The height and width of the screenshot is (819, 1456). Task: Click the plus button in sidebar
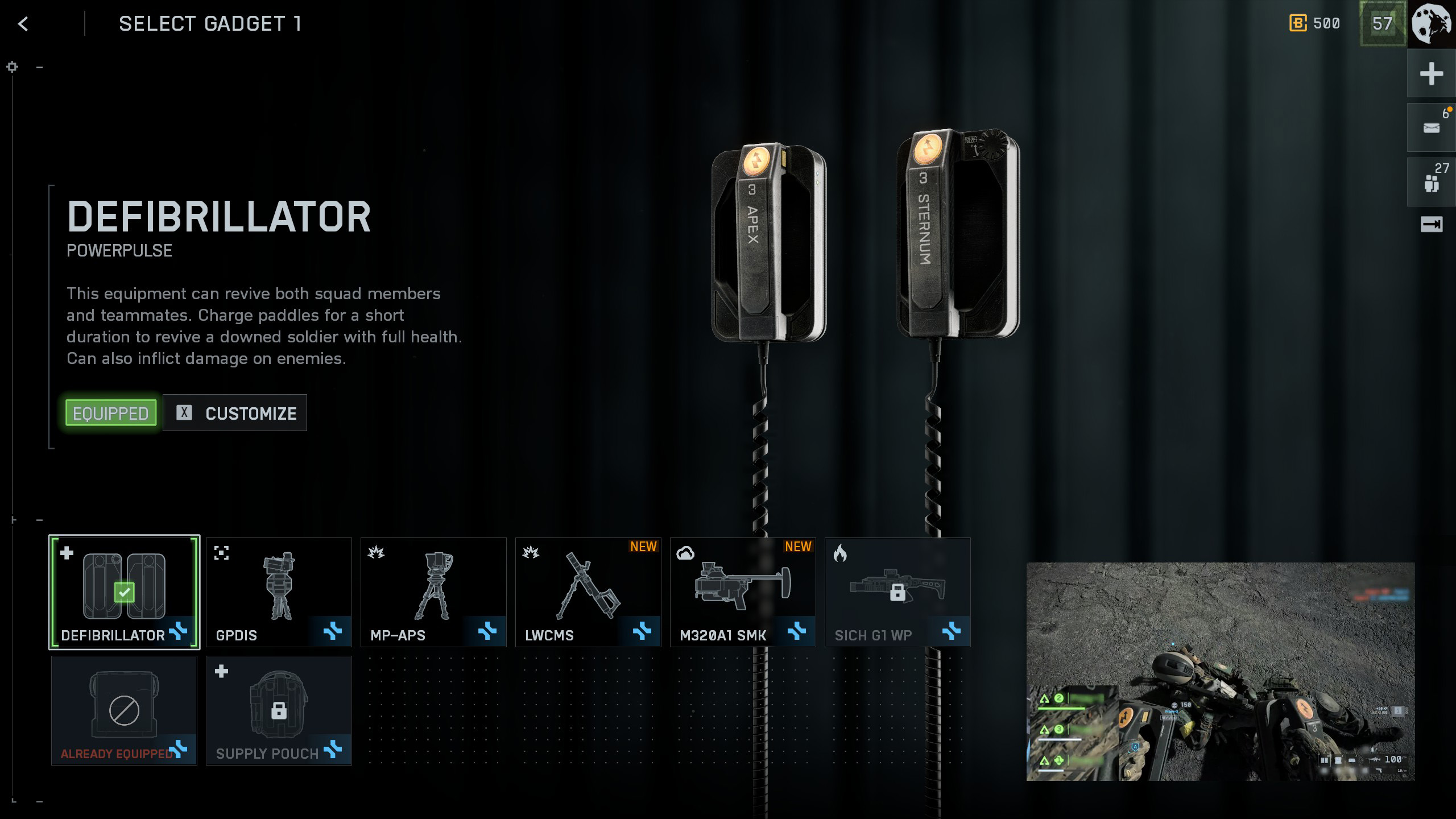[x=1431, y=74]
